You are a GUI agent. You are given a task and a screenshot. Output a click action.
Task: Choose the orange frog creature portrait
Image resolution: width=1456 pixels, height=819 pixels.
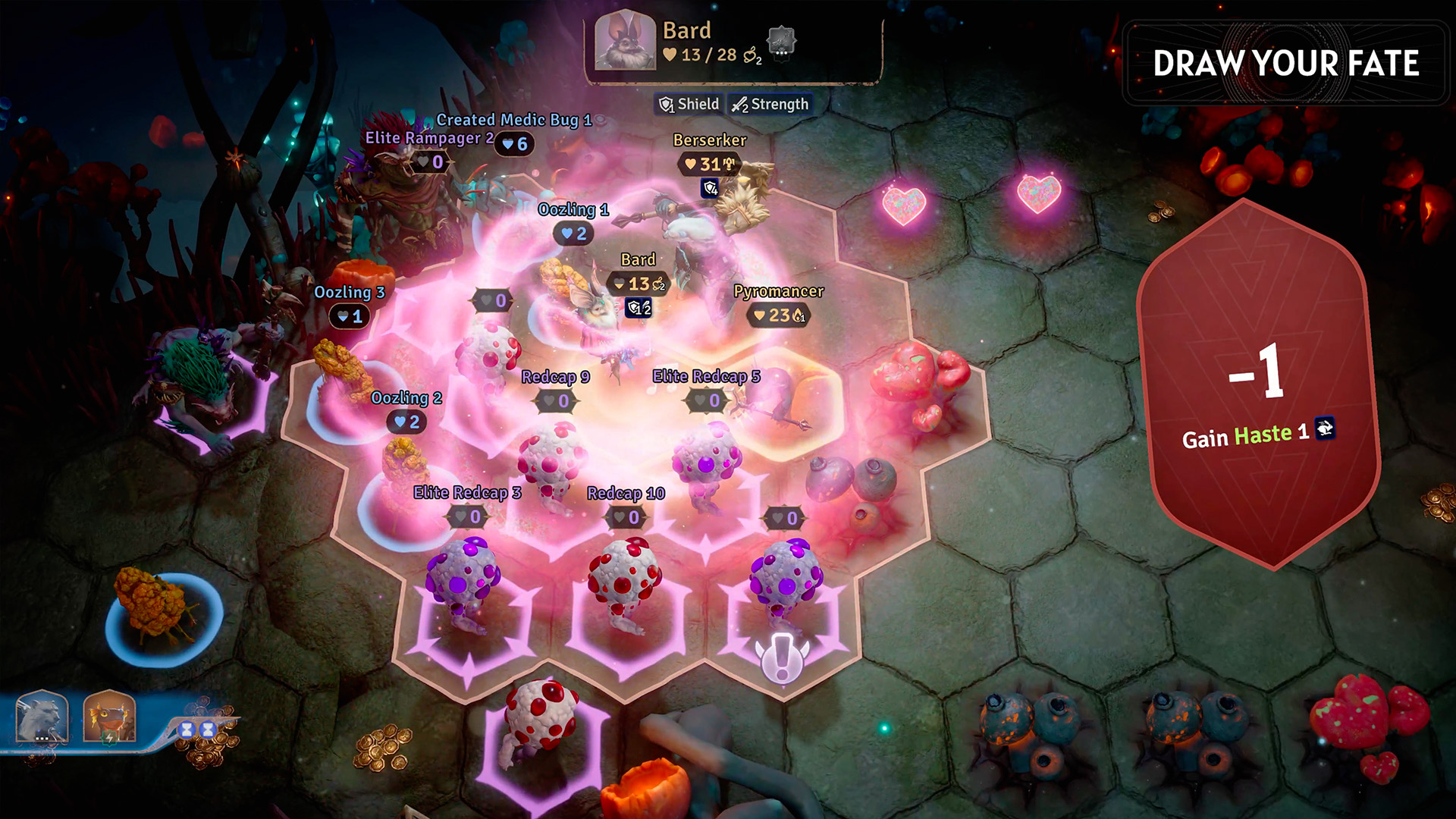(x=109, y=717)
